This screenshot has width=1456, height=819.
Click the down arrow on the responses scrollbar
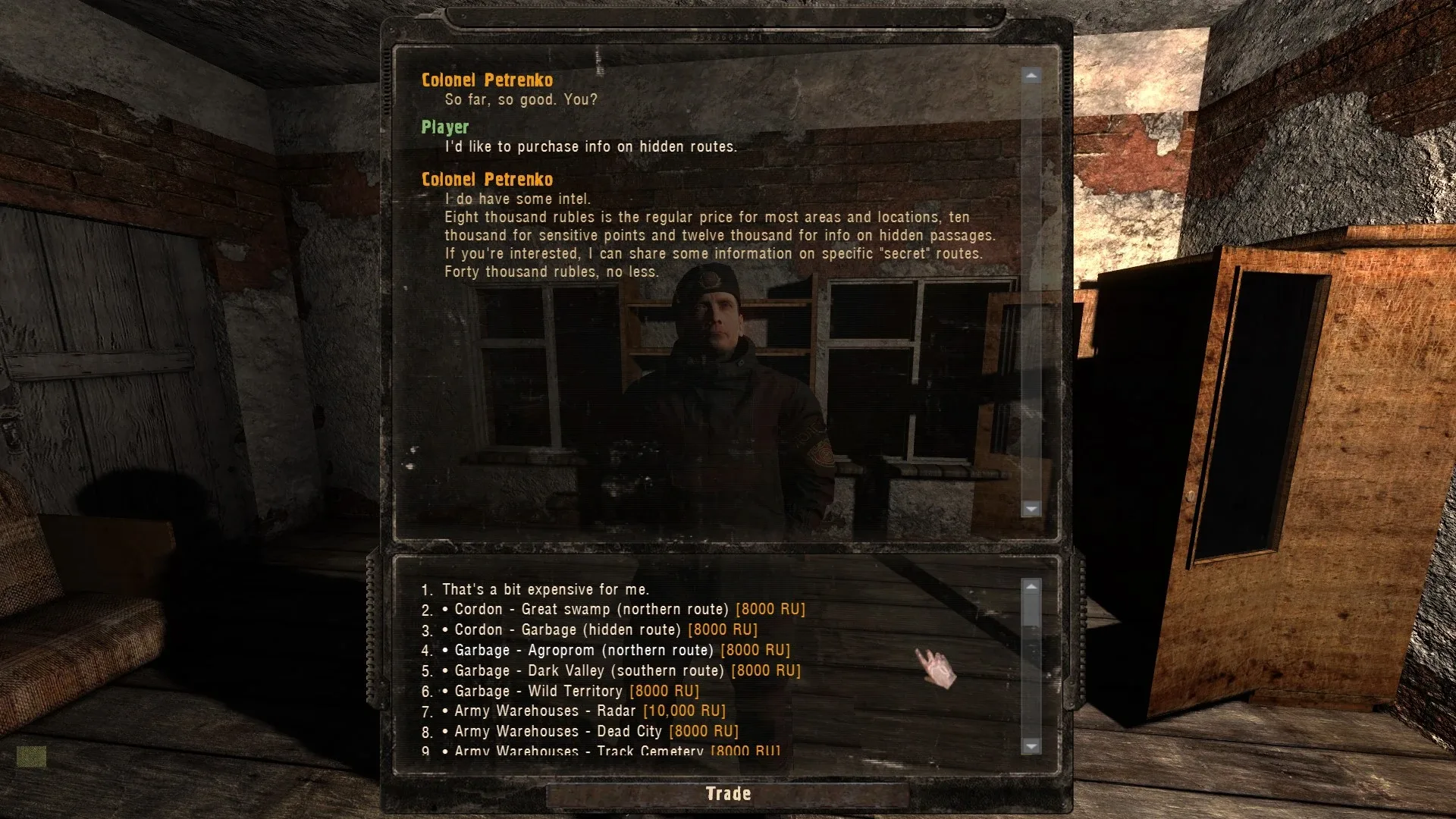tap(1031, 747)
